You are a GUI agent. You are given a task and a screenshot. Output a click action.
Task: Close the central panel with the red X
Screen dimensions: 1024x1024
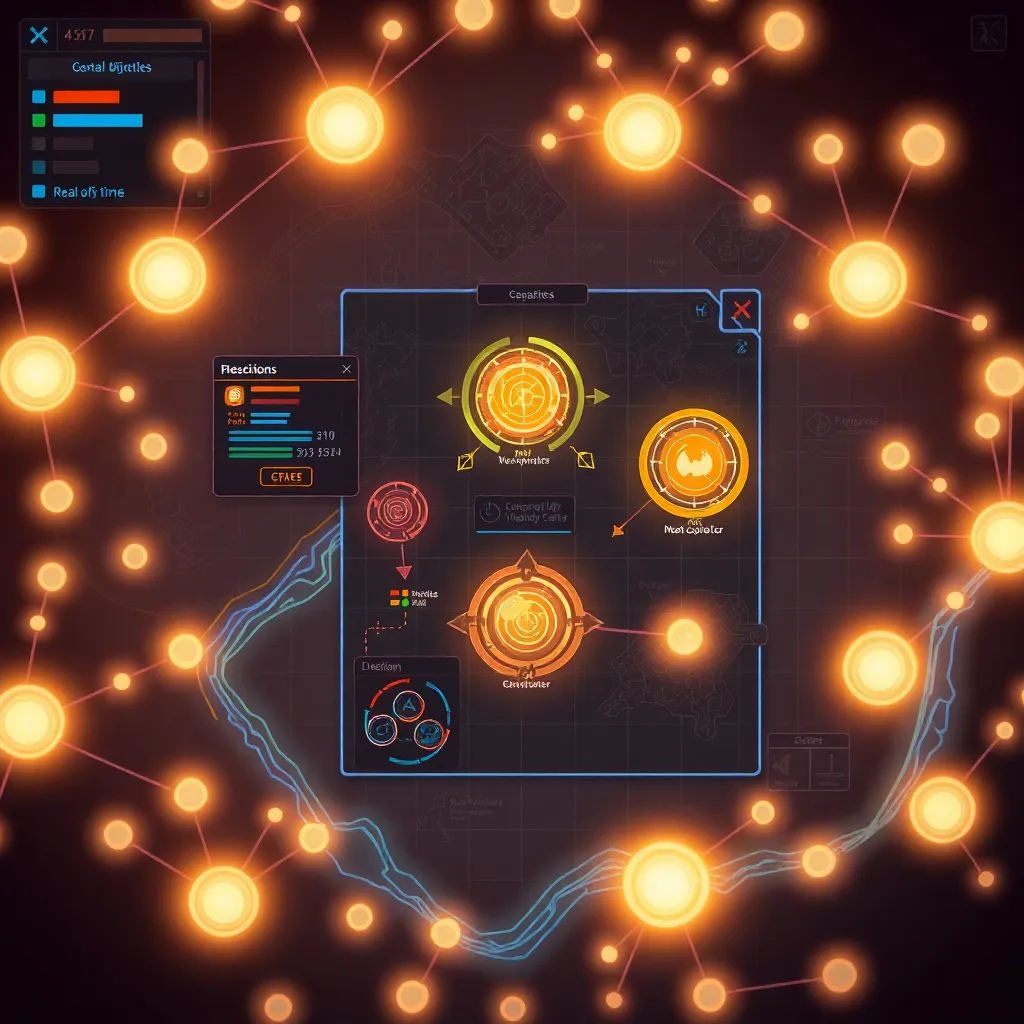(x=741, y=310)
